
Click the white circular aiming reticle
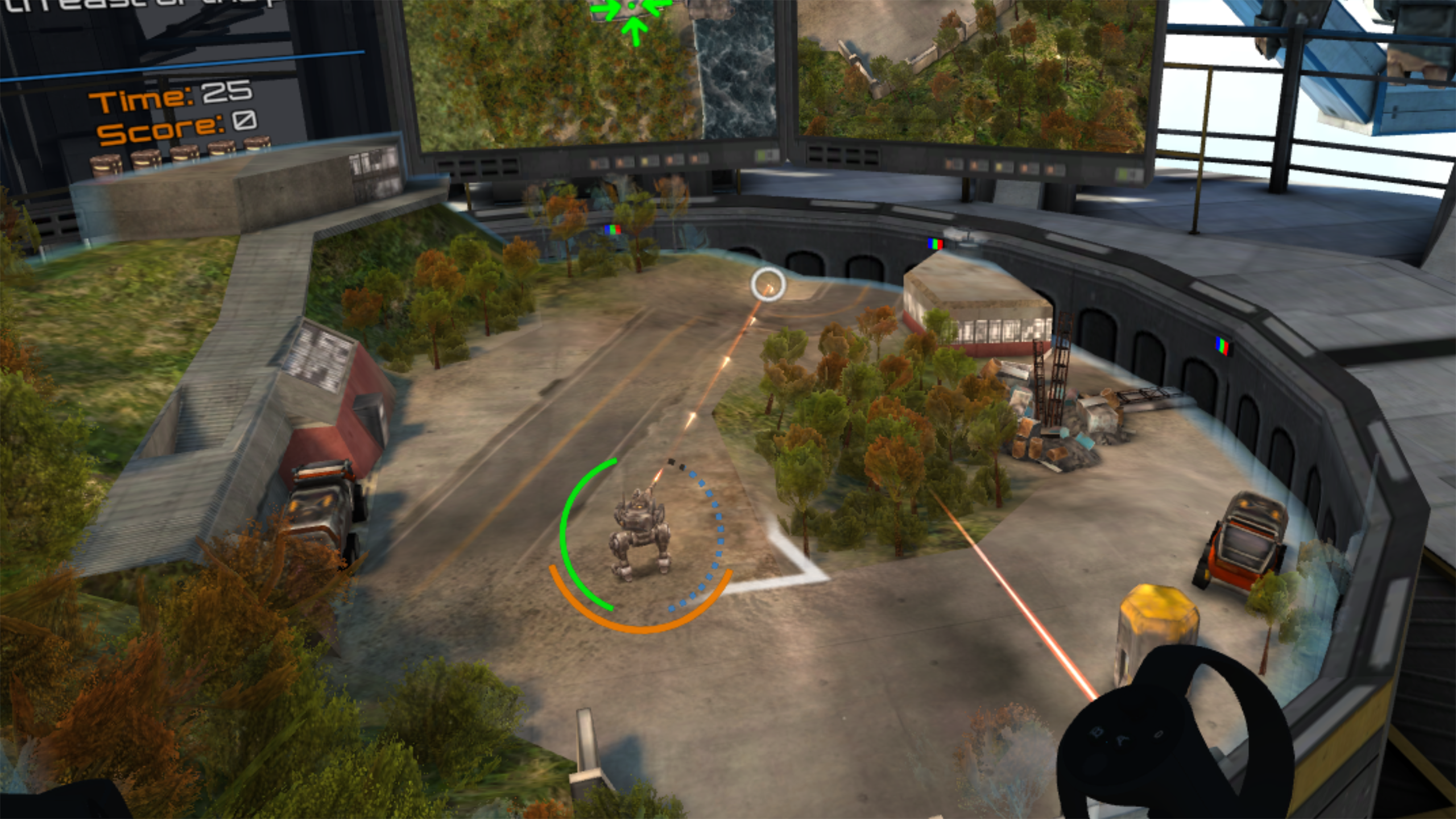768,284
